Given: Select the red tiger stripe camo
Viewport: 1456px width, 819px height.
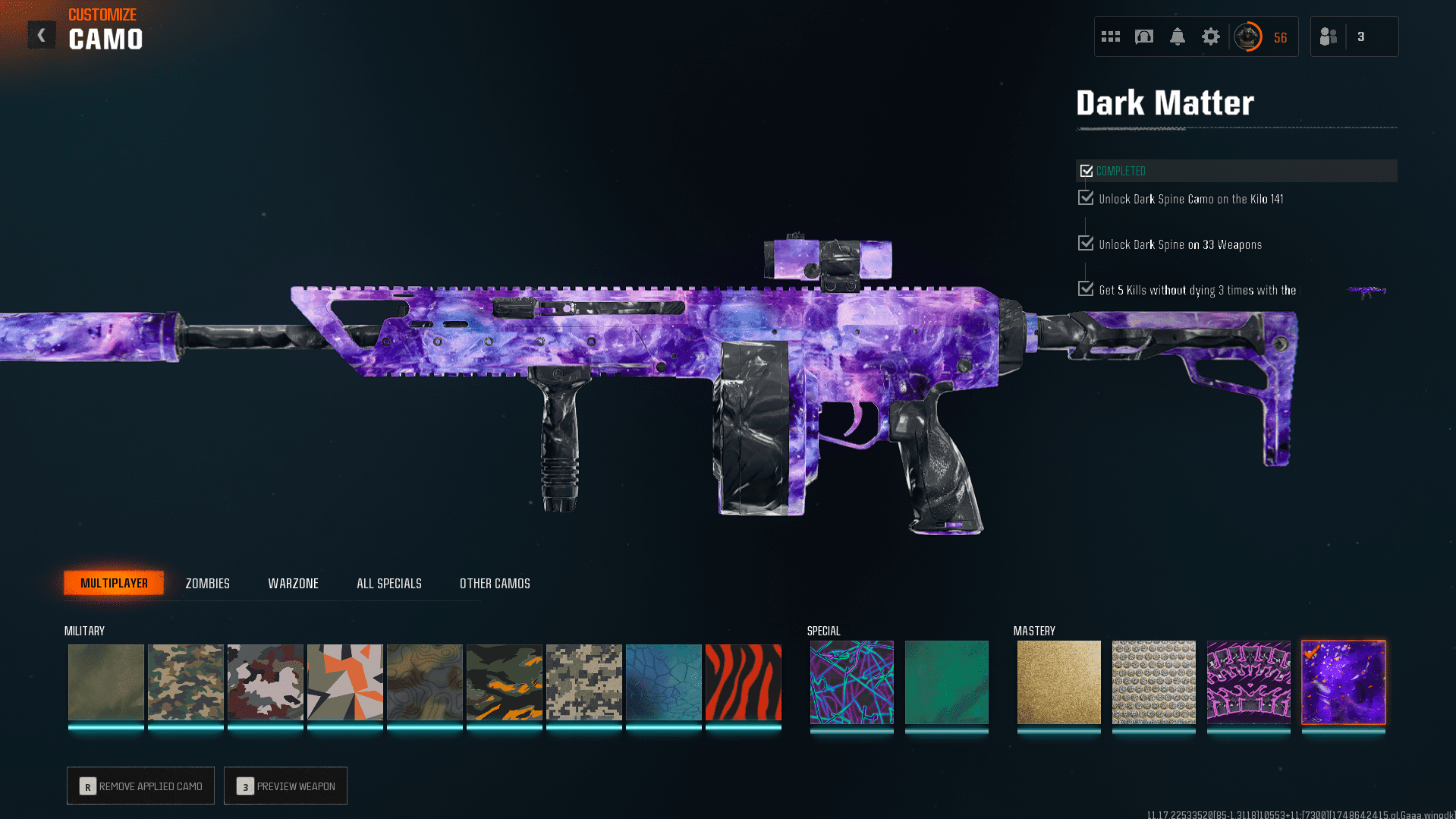Looking at the screenshot, I should coord(743,682).
